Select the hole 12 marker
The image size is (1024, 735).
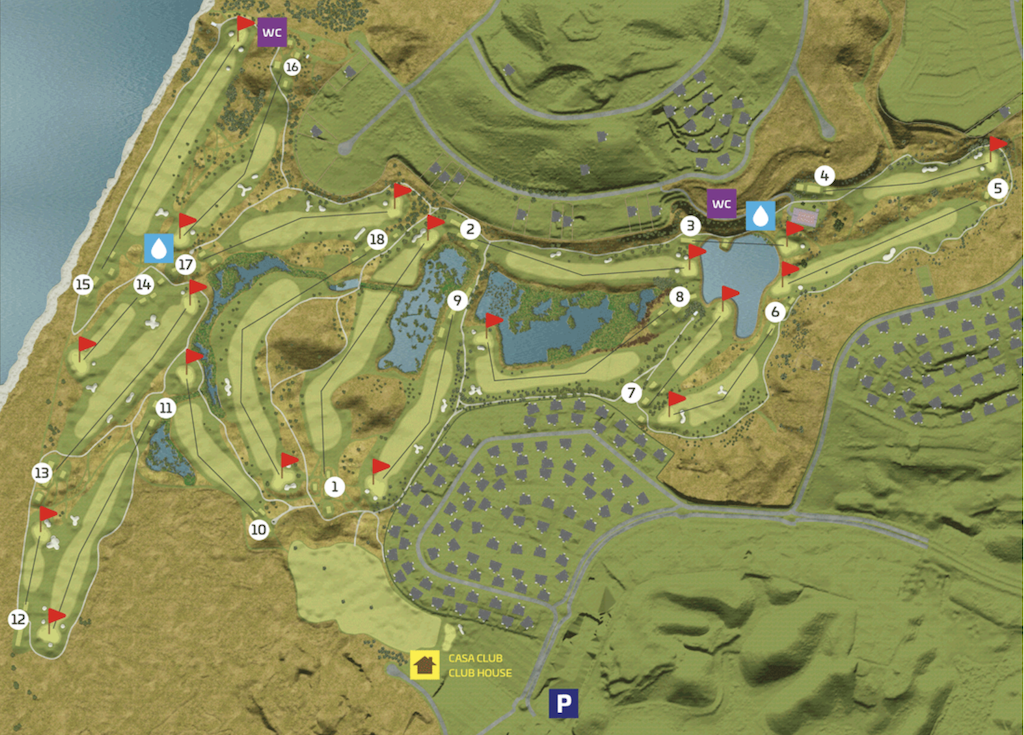(x=18, y=620)
